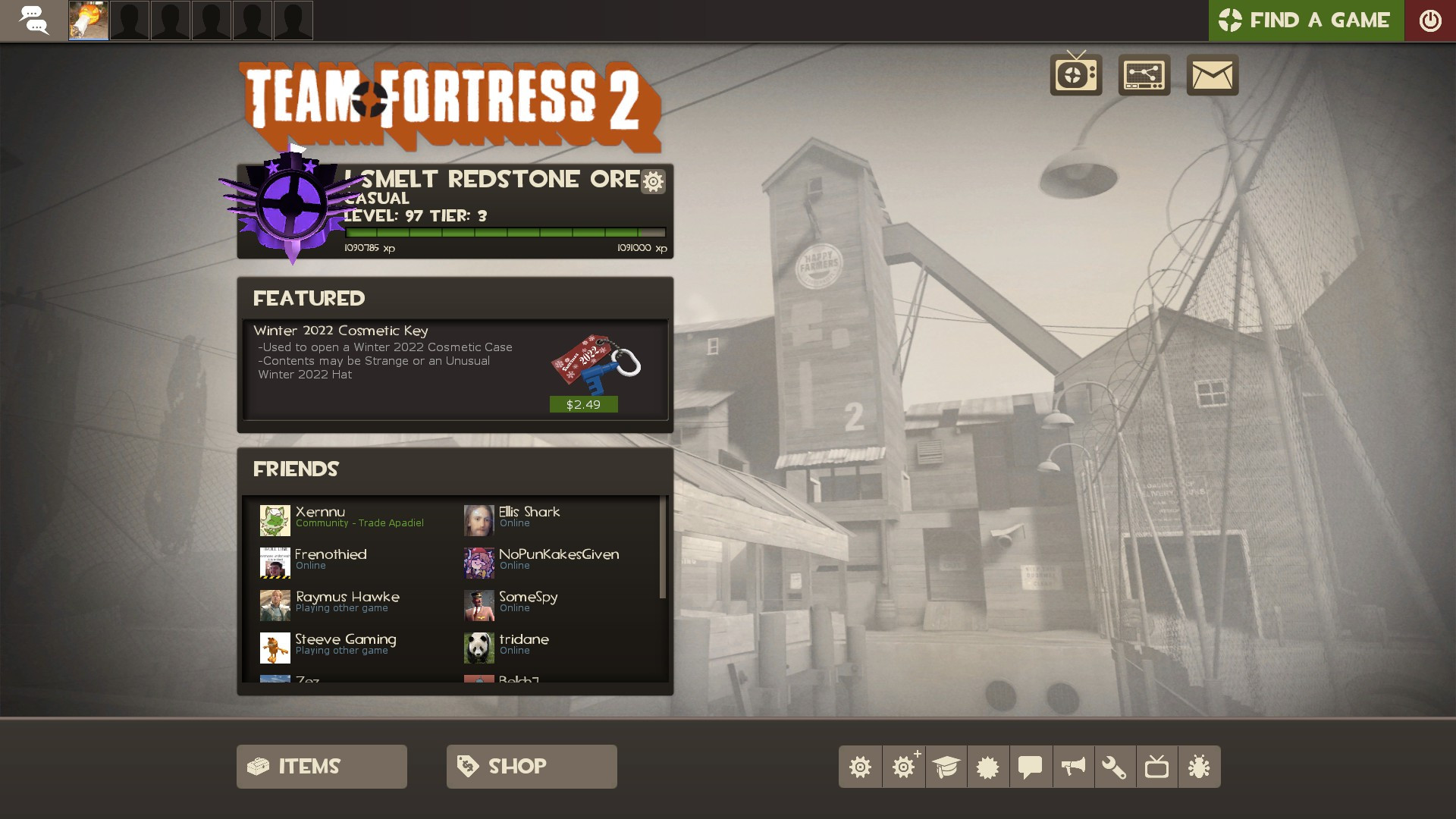1456x819 pixels.
Task: Open chat using the speech bubble icon
Action: click(x=1031, y=766)
